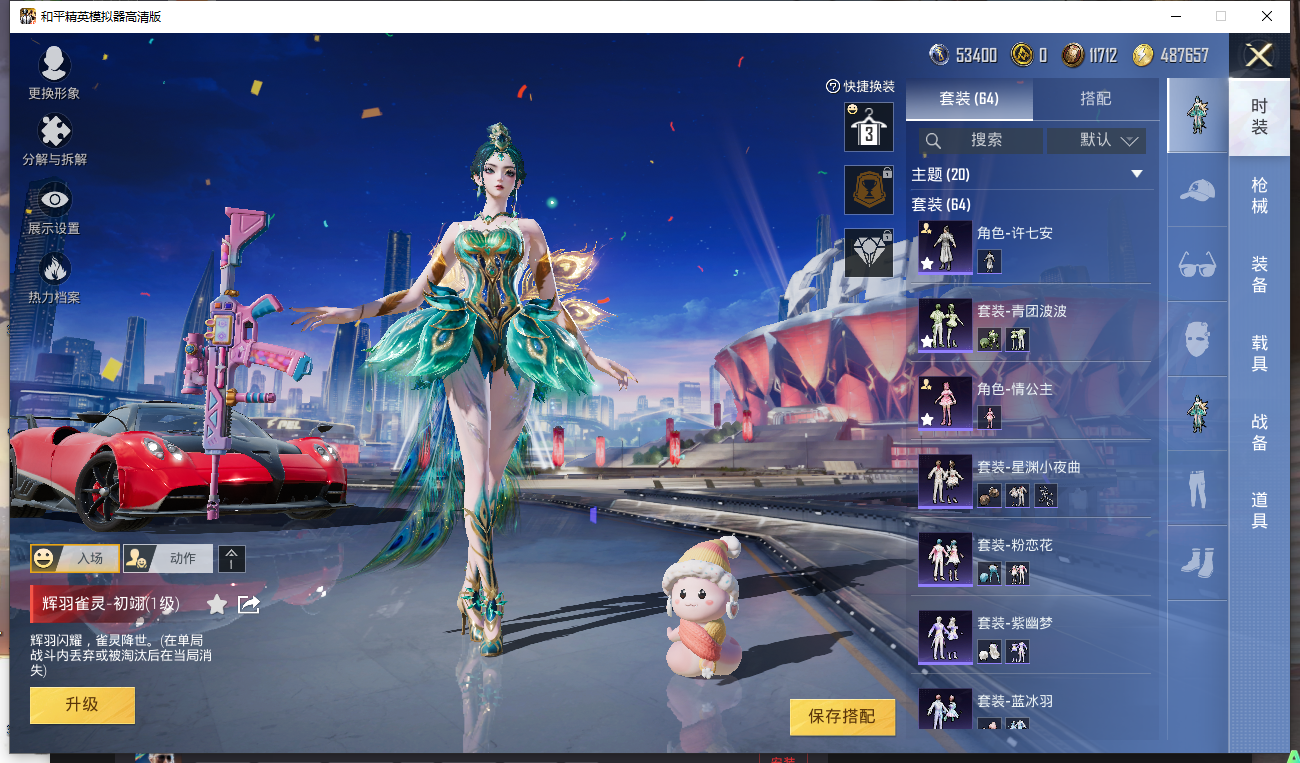This screenshot has width=1300, height=763.
Task: Switch to the 动作 action tab
Action: 168,558
